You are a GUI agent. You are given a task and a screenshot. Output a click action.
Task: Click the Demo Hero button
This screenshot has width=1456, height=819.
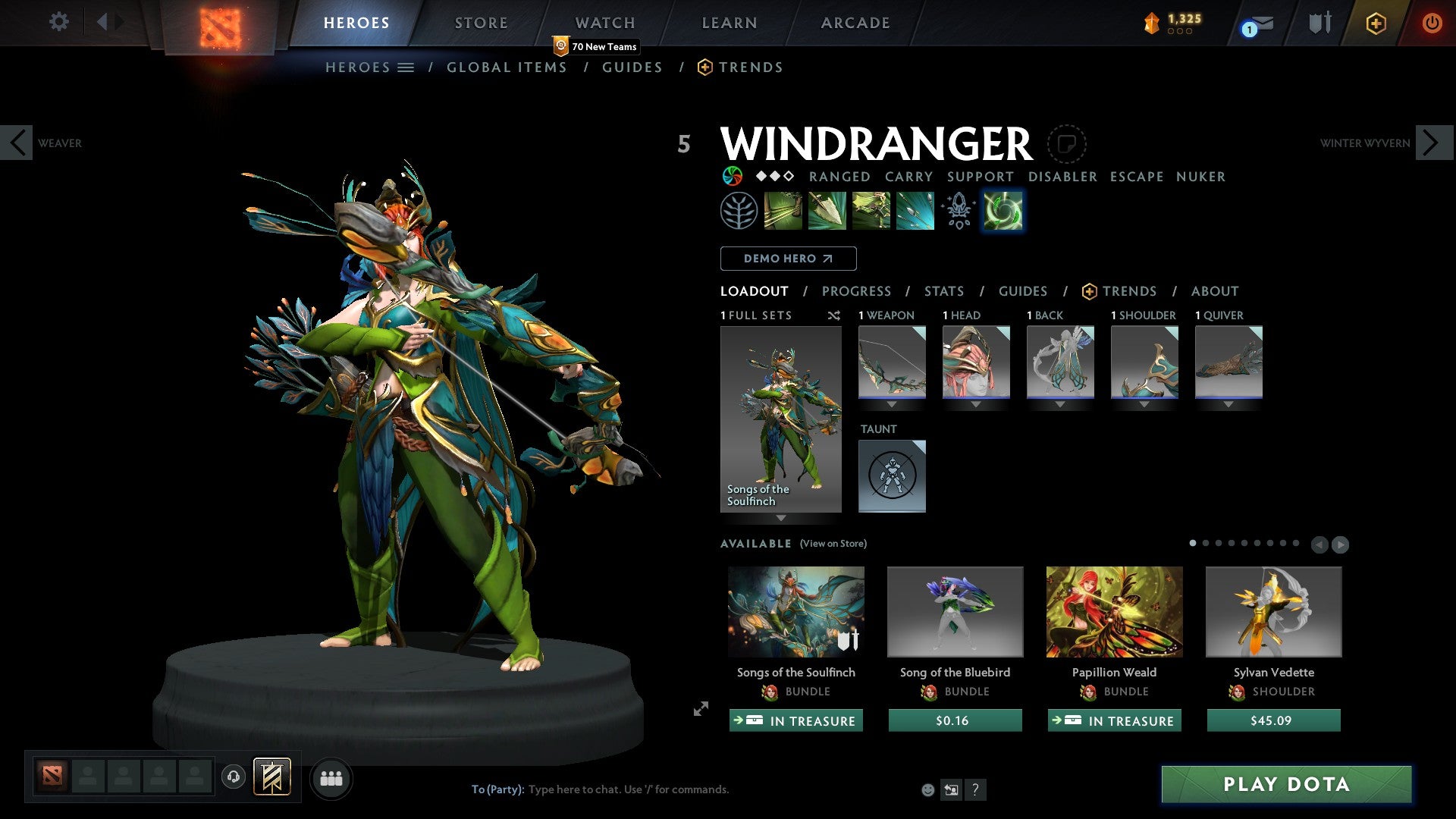[788, 259]
